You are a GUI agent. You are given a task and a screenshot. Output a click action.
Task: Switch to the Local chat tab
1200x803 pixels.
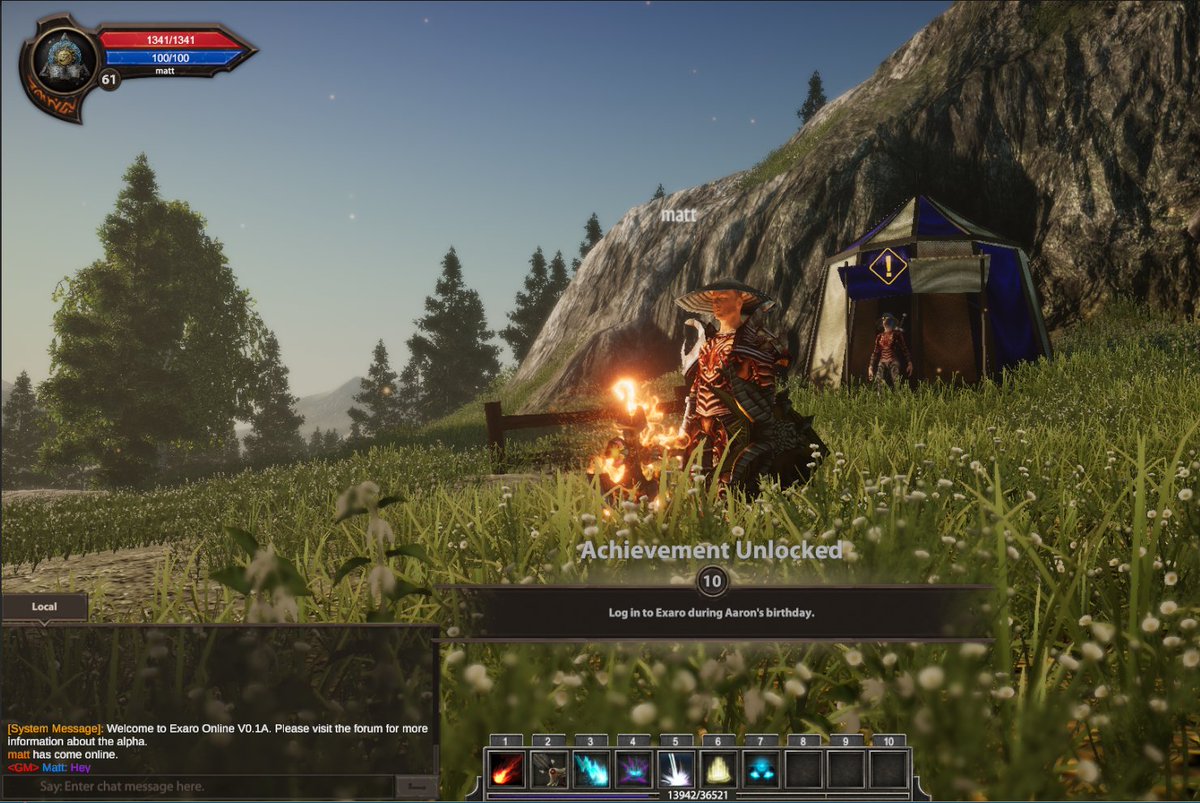45,607
